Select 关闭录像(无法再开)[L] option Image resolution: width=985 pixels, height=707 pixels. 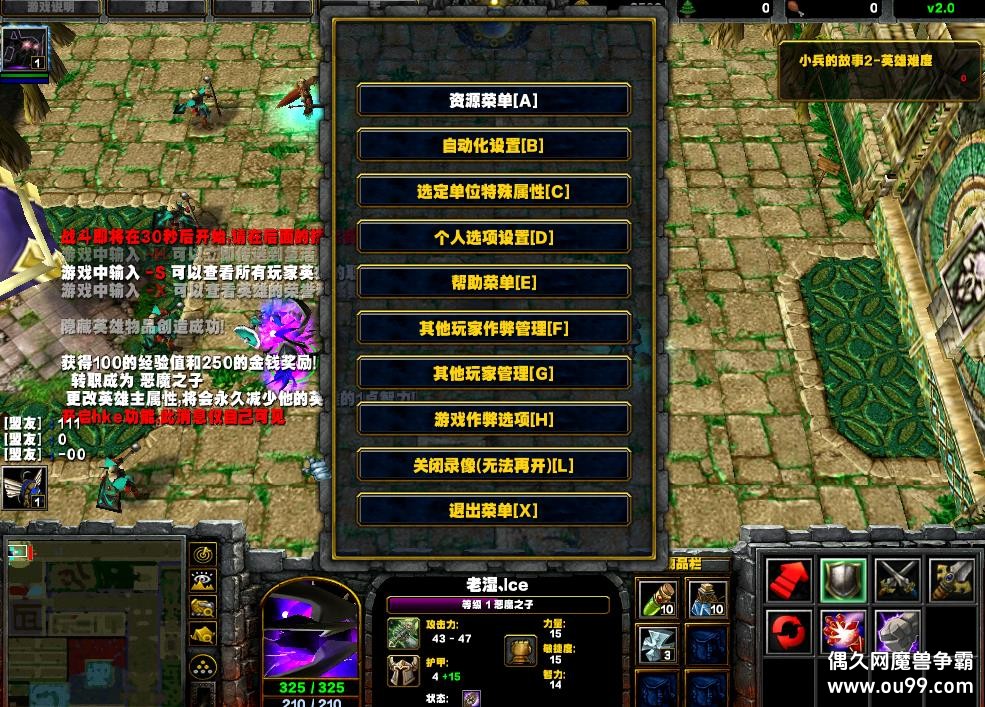tap(494, 465)
